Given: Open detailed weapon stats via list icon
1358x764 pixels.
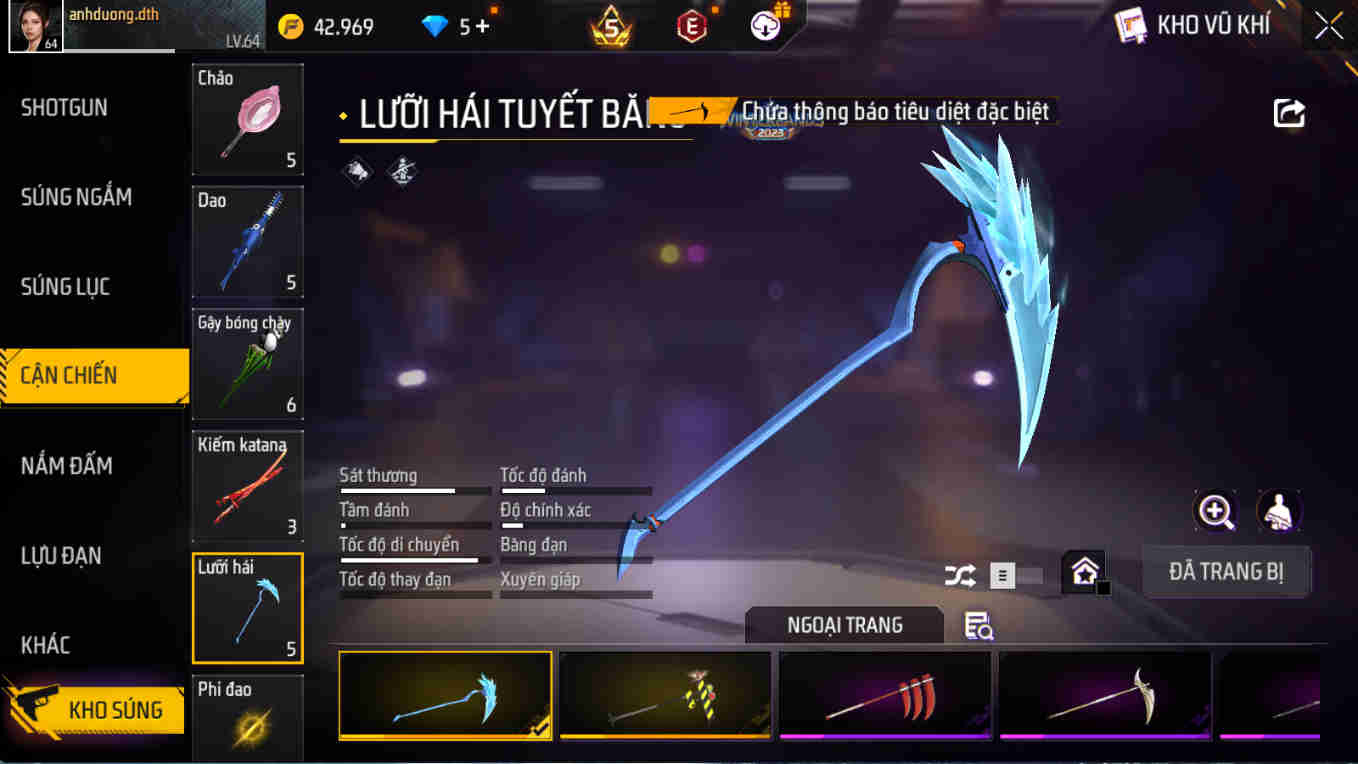Looking at the screenshot, I should [x=1002, y=577].
